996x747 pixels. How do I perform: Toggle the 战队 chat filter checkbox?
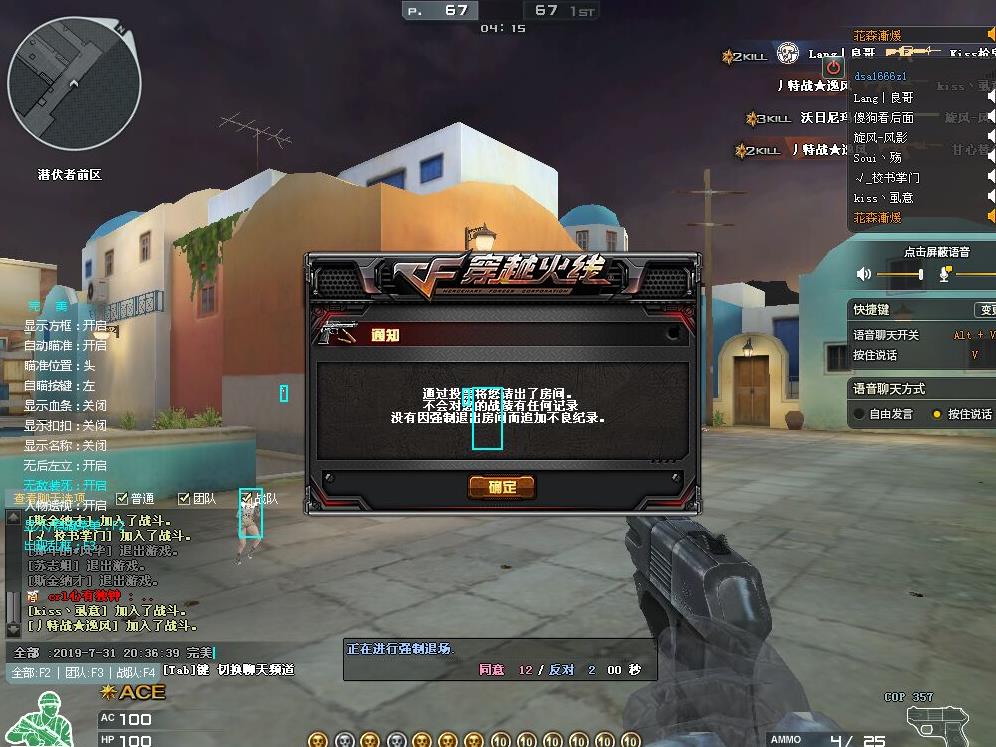tap(246, 498)
